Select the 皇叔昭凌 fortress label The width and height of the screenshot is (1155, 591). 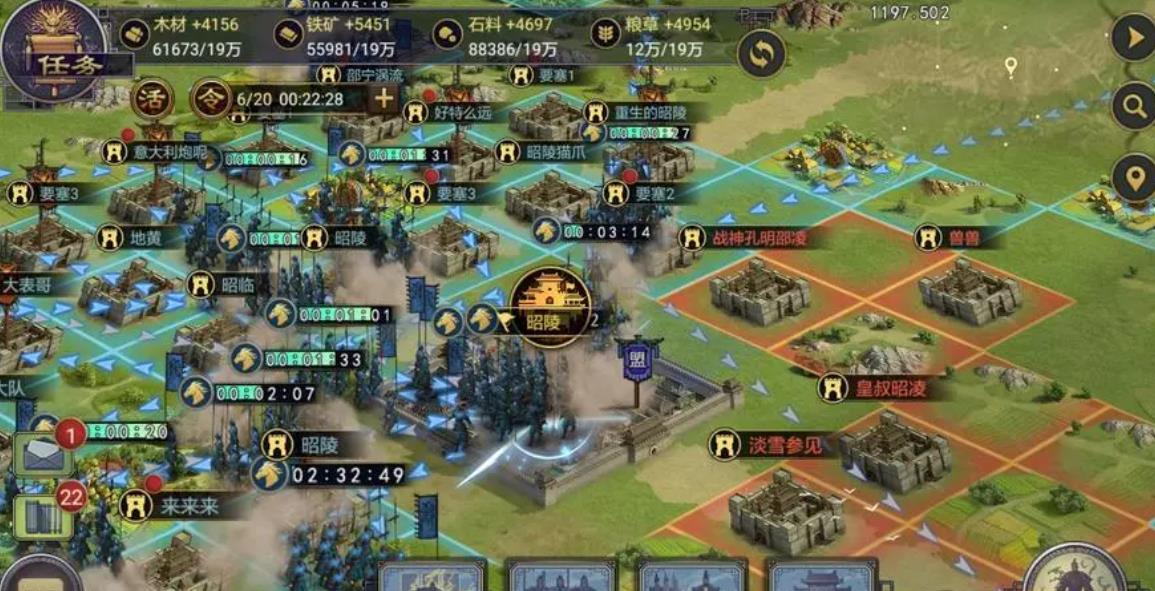(x=878, y=388)
